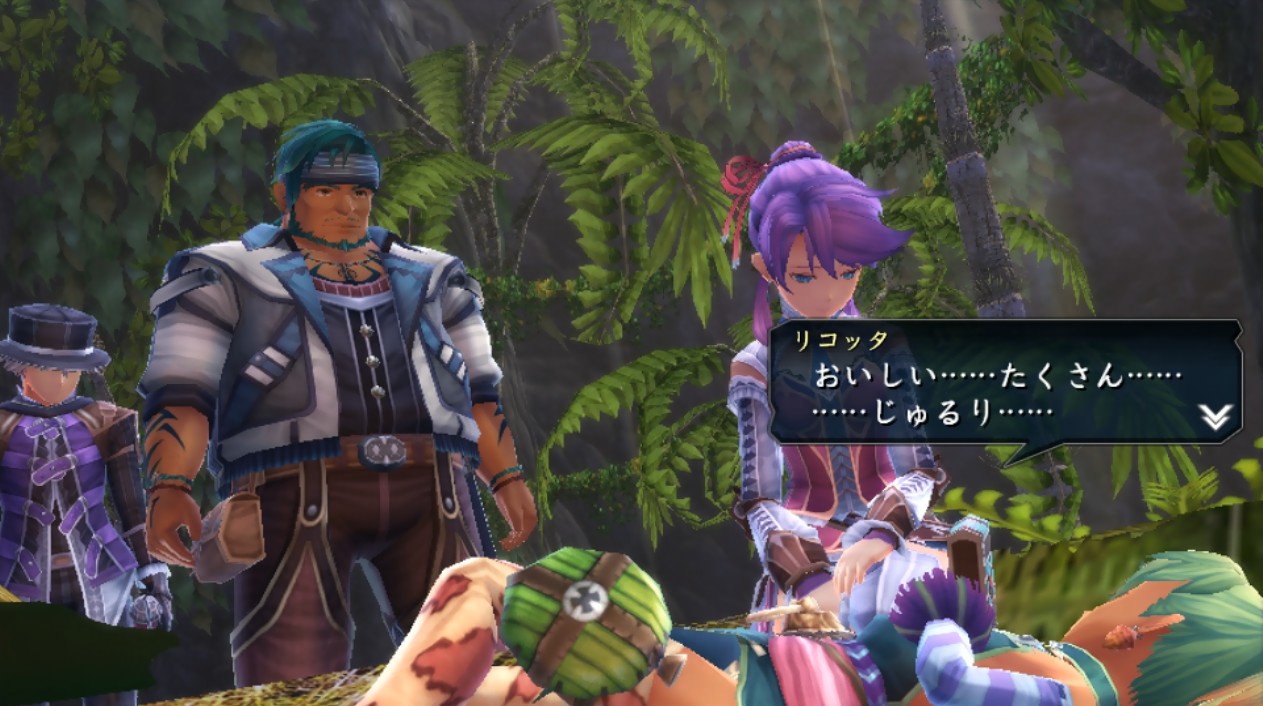The height and width of the screenshot is (706, 1263).
Task: Advance dialogue with the double-chevron arrow
Action: (x=1214, y=417)
